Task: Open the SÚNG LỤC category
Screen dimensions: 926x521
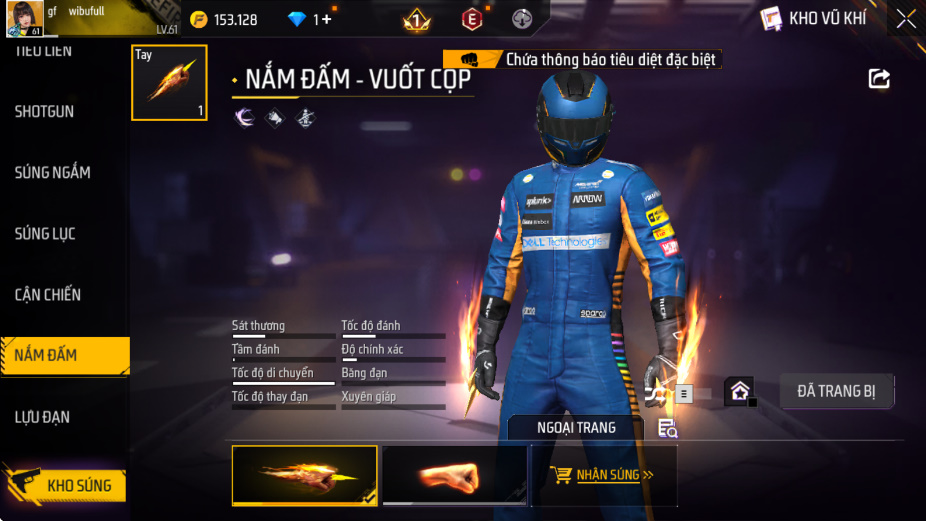Action: (45, 234)
